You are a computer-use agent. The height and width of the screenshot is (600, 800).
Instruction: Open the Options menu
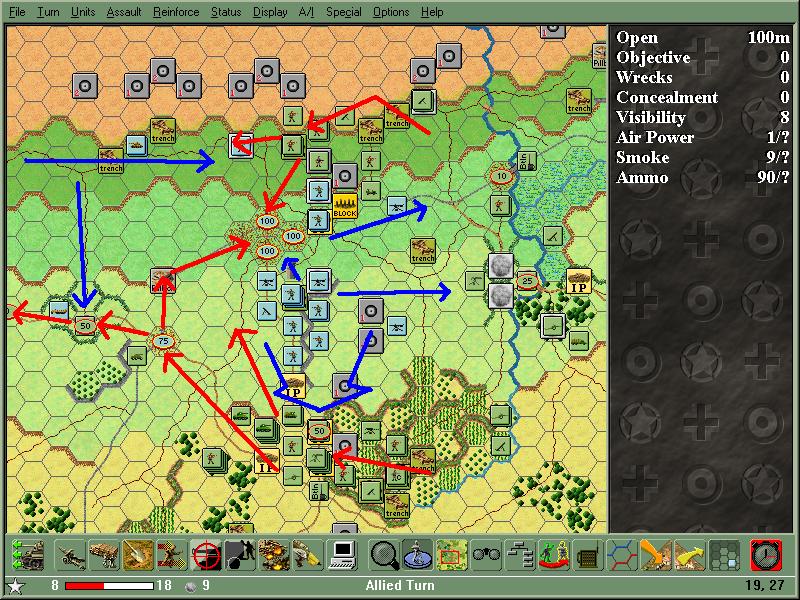point(391,12)
